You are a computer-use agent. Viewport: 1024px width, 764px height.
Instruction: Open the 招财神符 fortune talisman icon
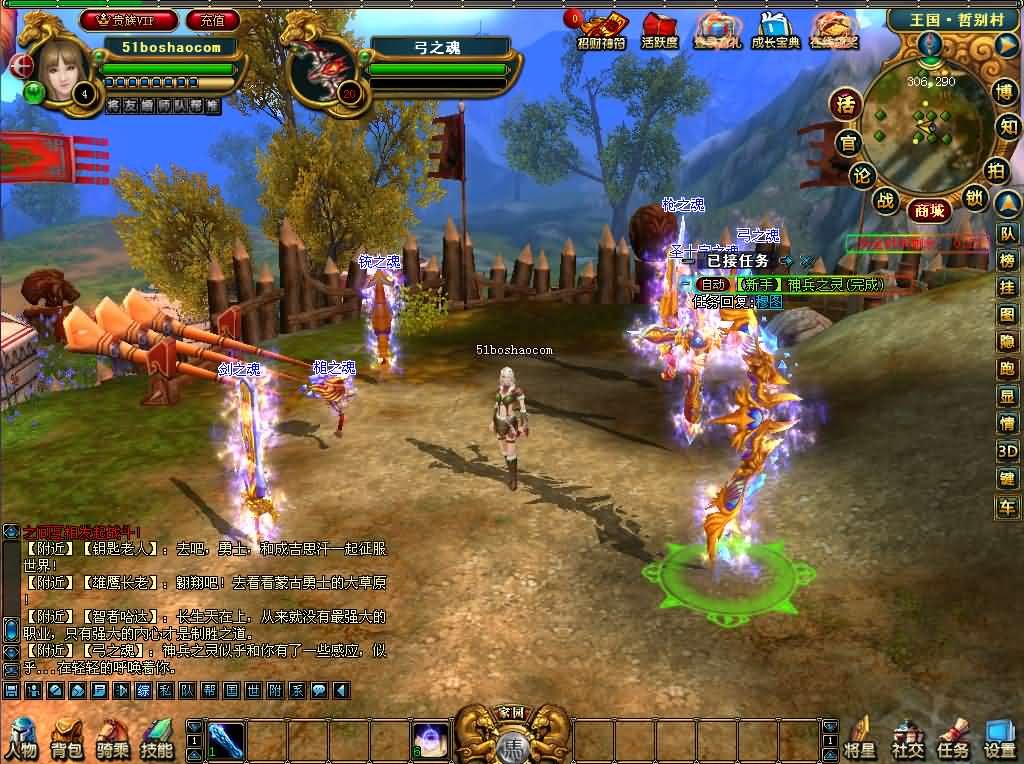click(x=602, y=30)
